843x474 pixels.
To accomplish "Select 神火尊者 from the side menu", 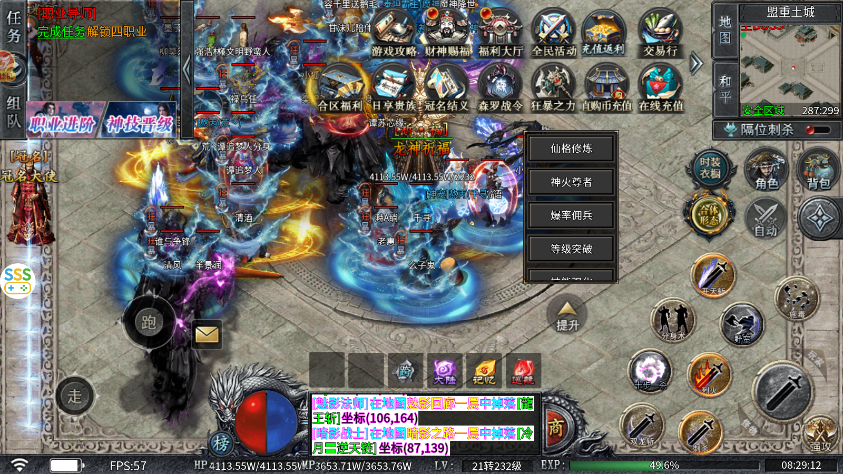I will (x=571, y=182).
